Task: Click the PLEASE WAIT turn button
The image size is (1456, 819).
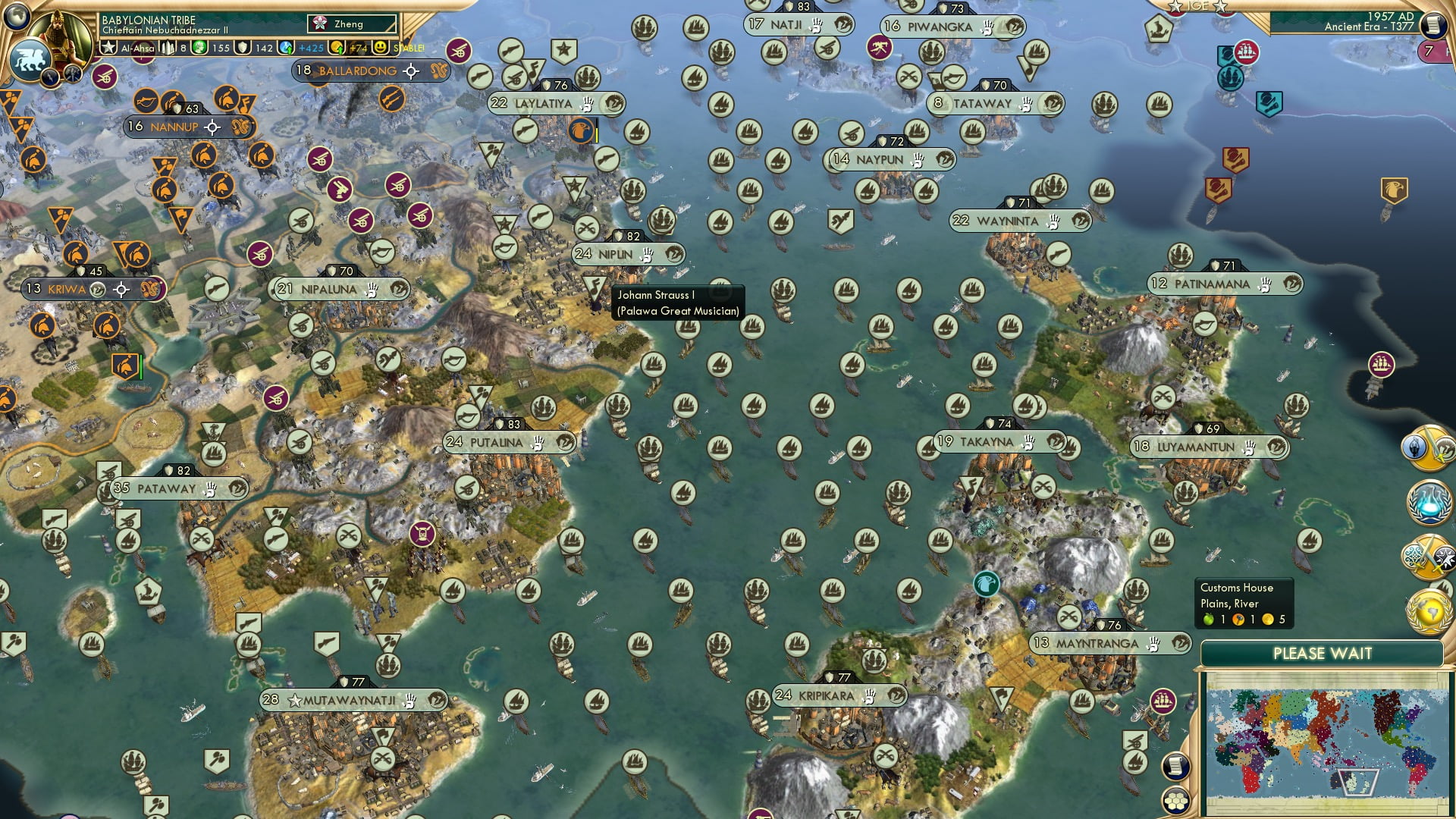Action: tap(1322, 654)
